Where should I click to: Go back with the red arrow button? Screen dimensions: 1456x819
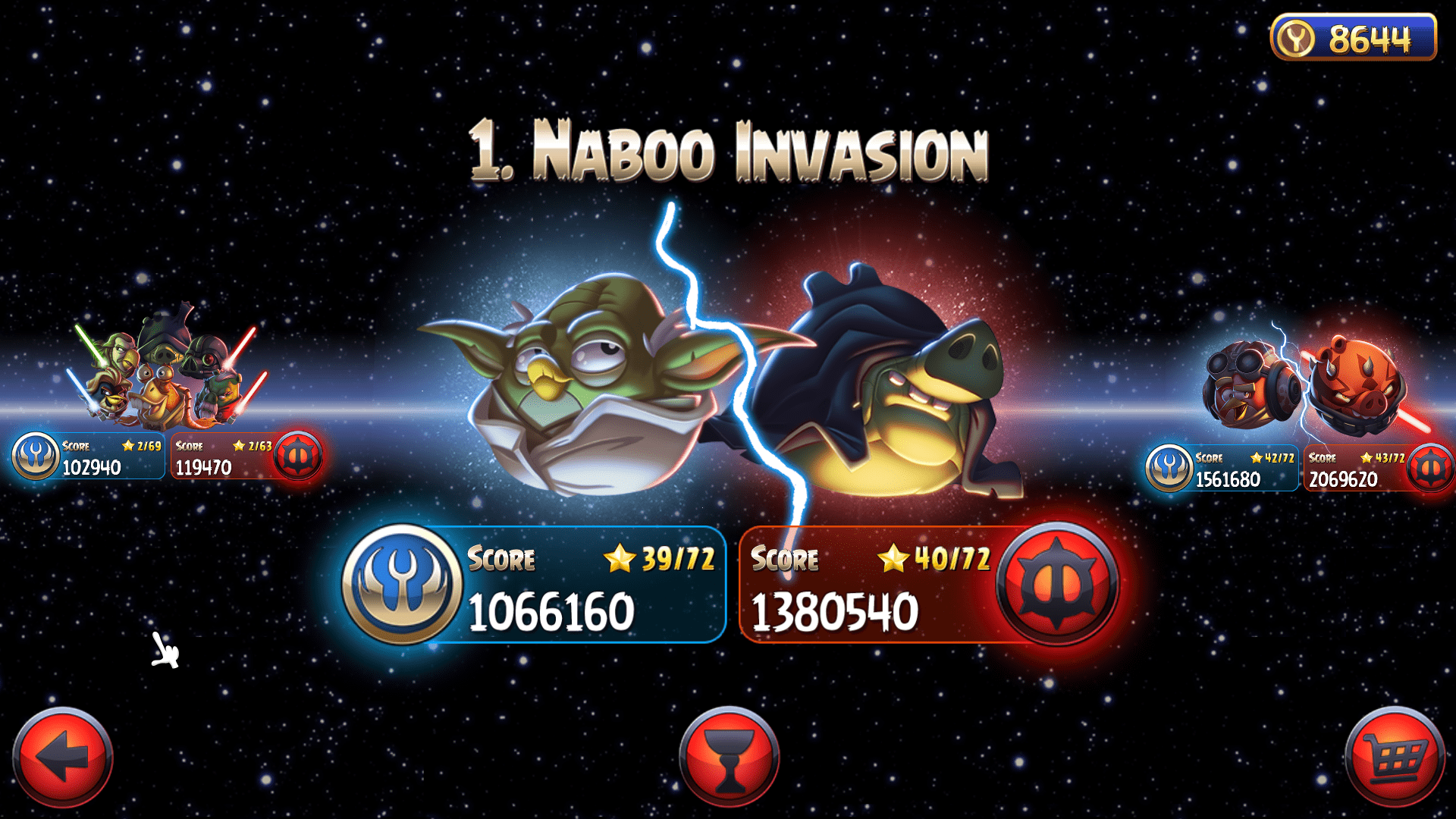click(63, 756)
